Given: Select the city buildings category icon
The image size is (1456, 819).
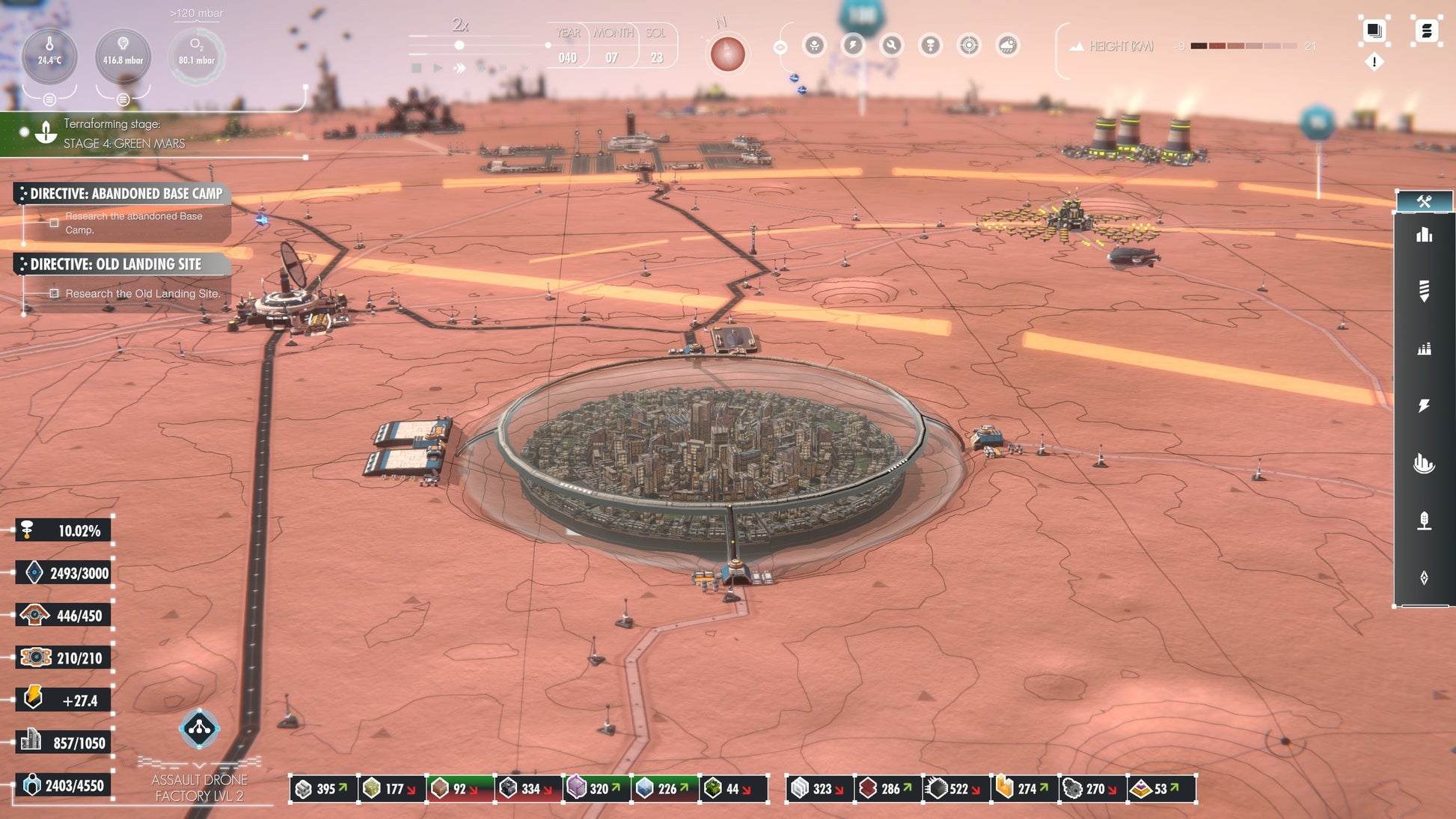Looking at the screenshot, I should click(x=1424, y=235).
